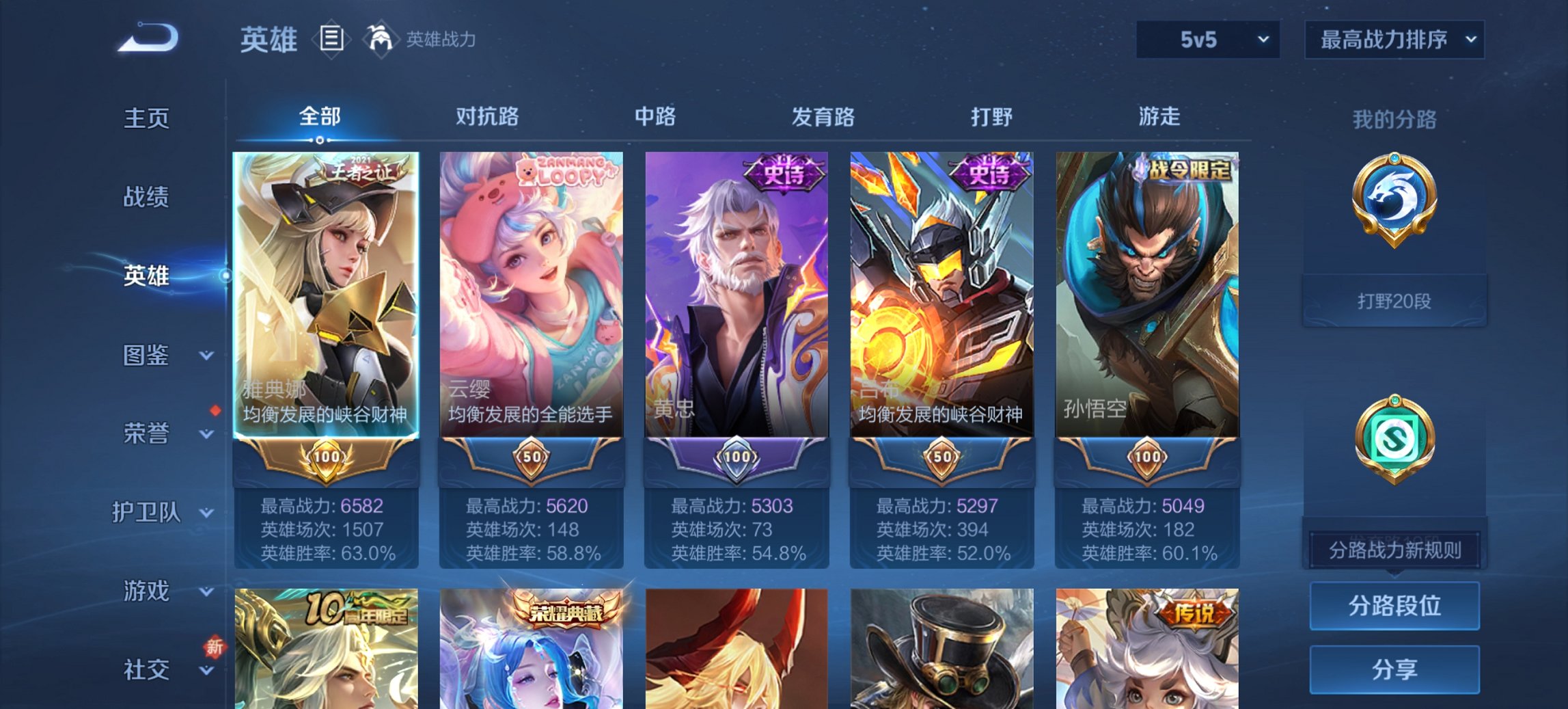Open the hero power rankings icon beside 英雄战力
Viewport: 1568px width, 709px height.
(383, 39)
